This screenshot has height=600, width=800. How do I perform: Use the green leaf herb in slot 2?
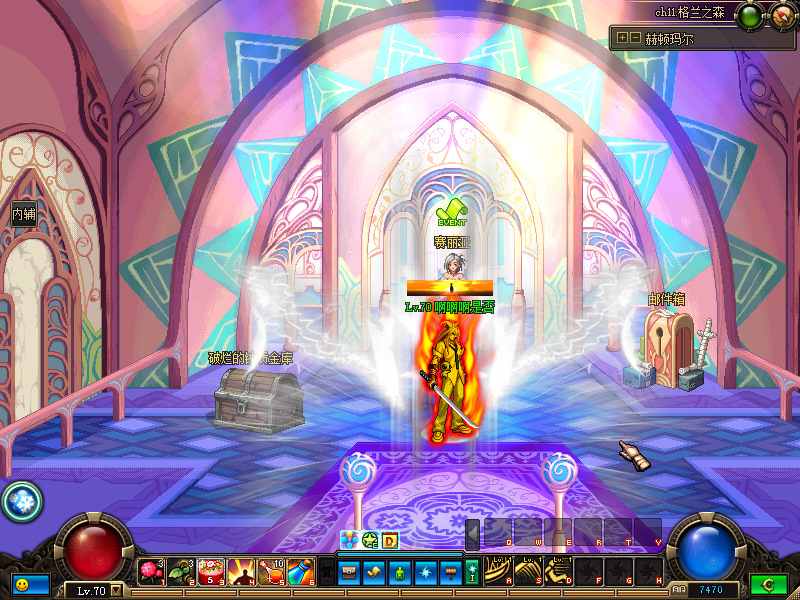tap(181, 572)
